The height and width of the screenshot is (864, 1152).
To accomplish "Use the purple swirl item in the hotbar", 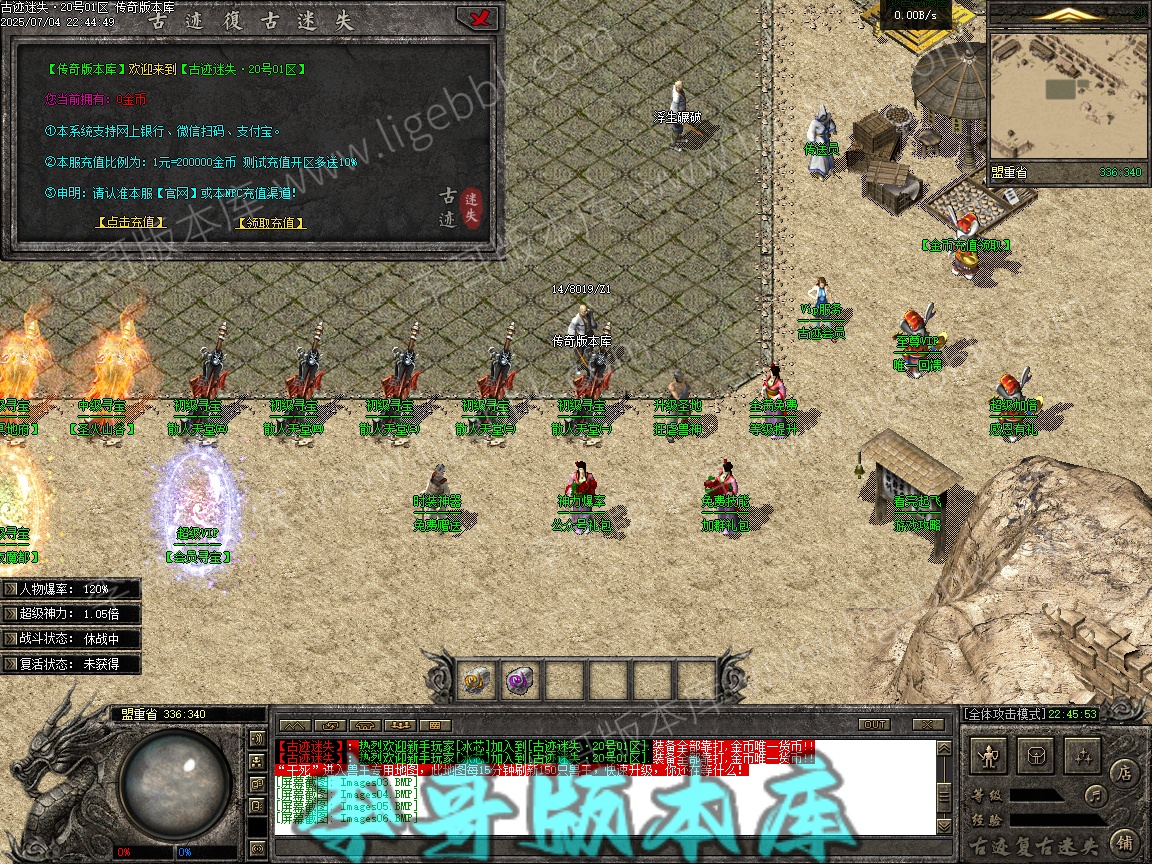I will [x=520, y=680].
